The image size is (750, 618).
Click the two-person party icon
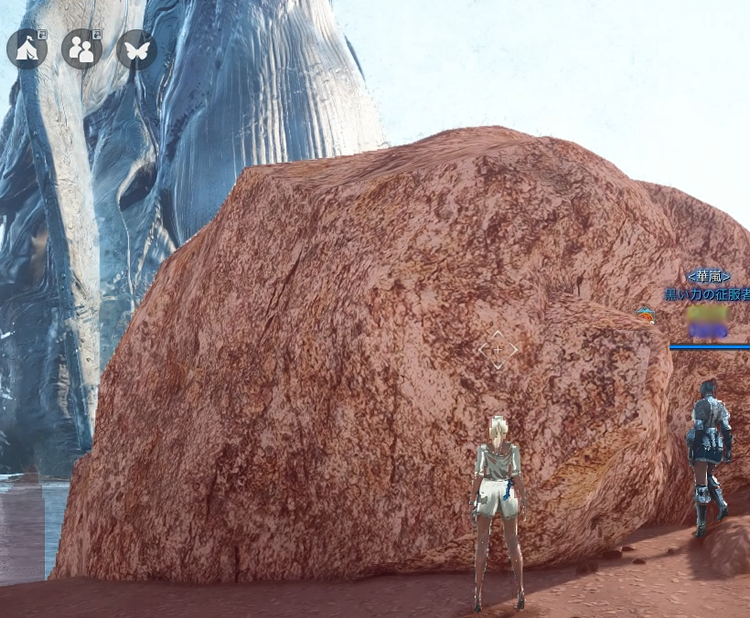pos(81,49)
